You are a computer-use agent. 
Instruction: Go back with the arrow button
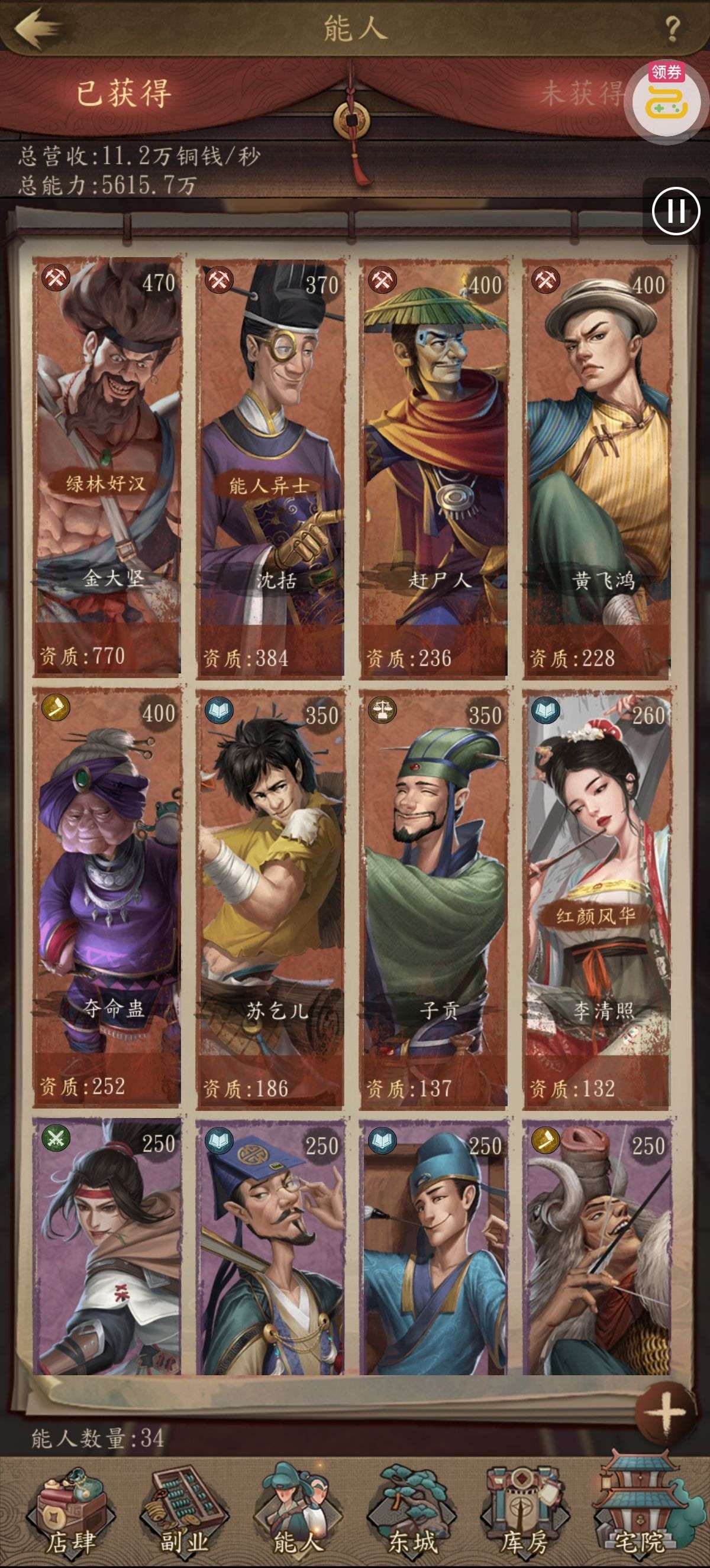click(x=38, y=27)
